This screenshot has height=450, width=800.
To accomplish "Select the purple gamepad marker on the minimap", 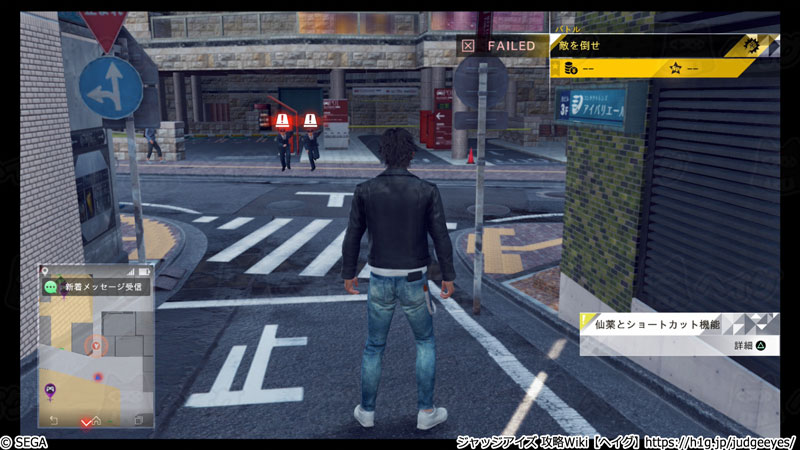I will coord(48,389).
